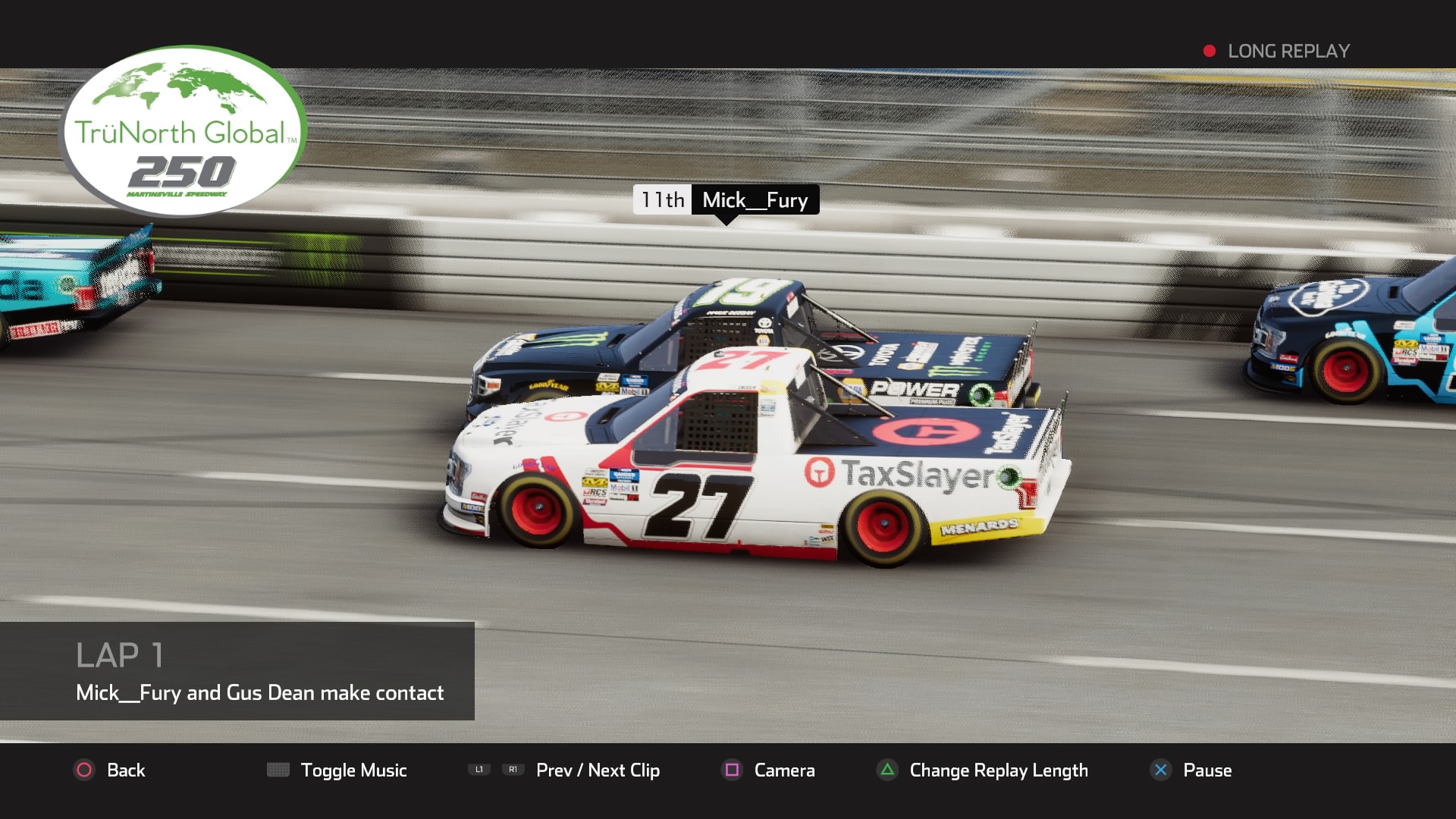
Task: Pause the replay playback
Action: coord(1191,770)
